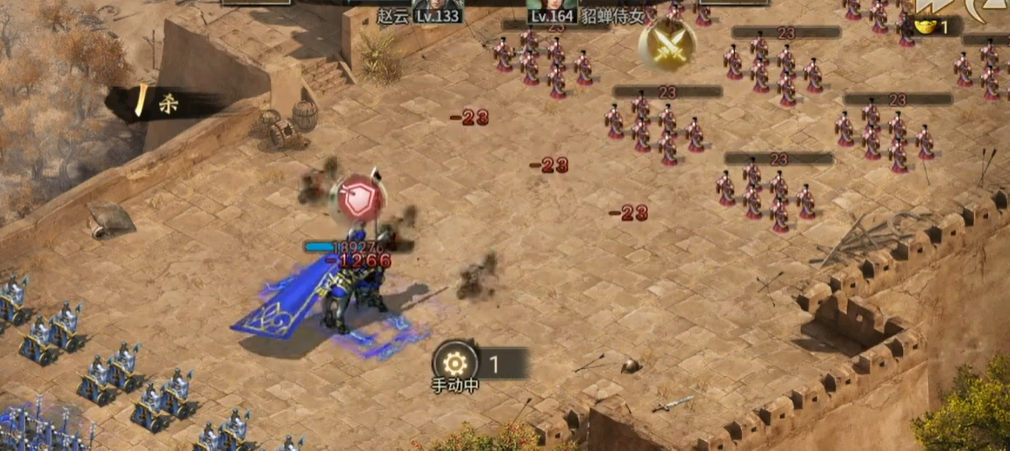Tap the golden crossed swords icon
Viewport: 1010px width, 451px height.
click(x=667, y=44)
